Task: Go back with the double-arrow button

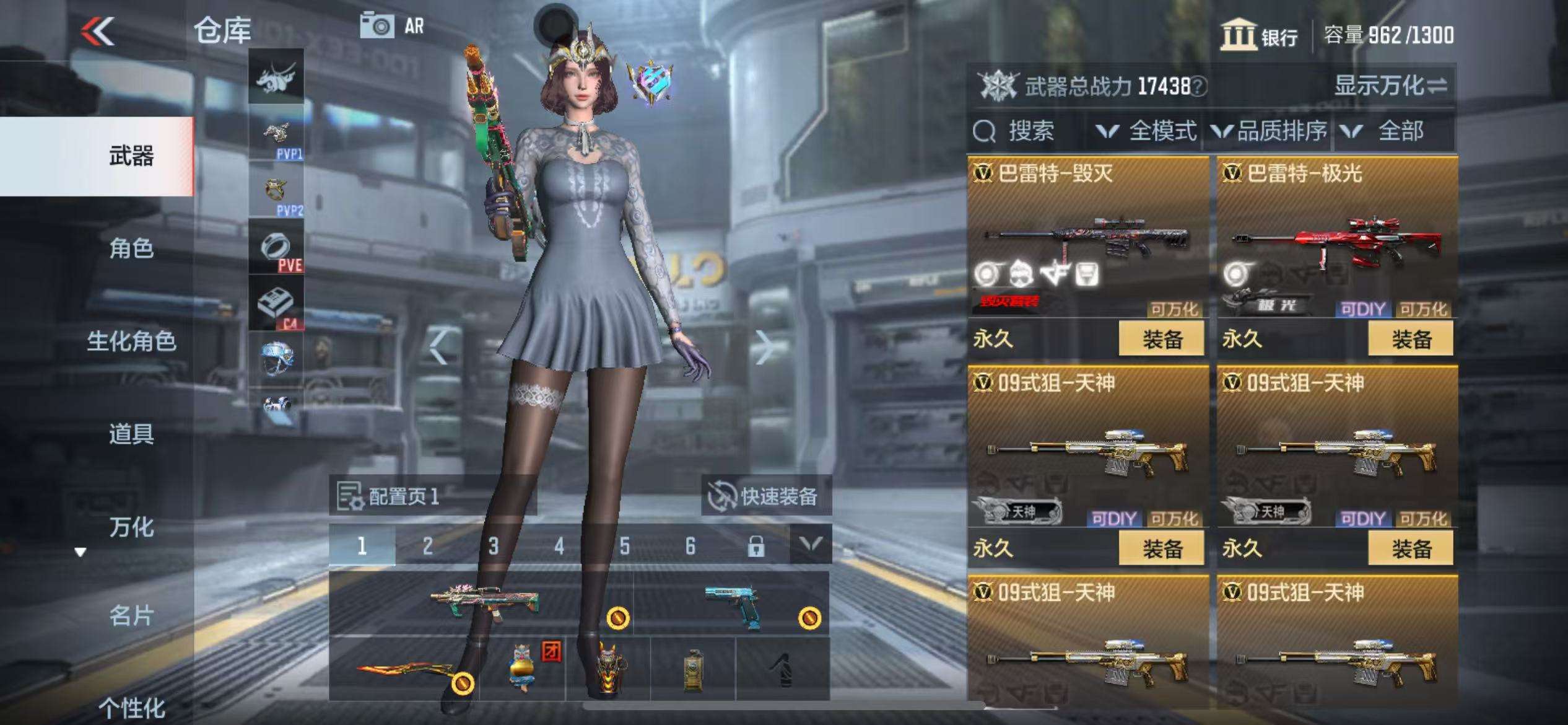Action: 98,31
